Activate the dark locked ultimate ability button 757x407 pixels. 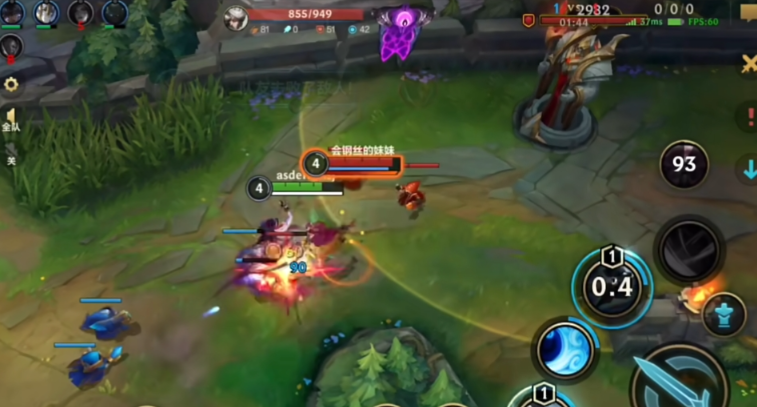coord(689,248)
